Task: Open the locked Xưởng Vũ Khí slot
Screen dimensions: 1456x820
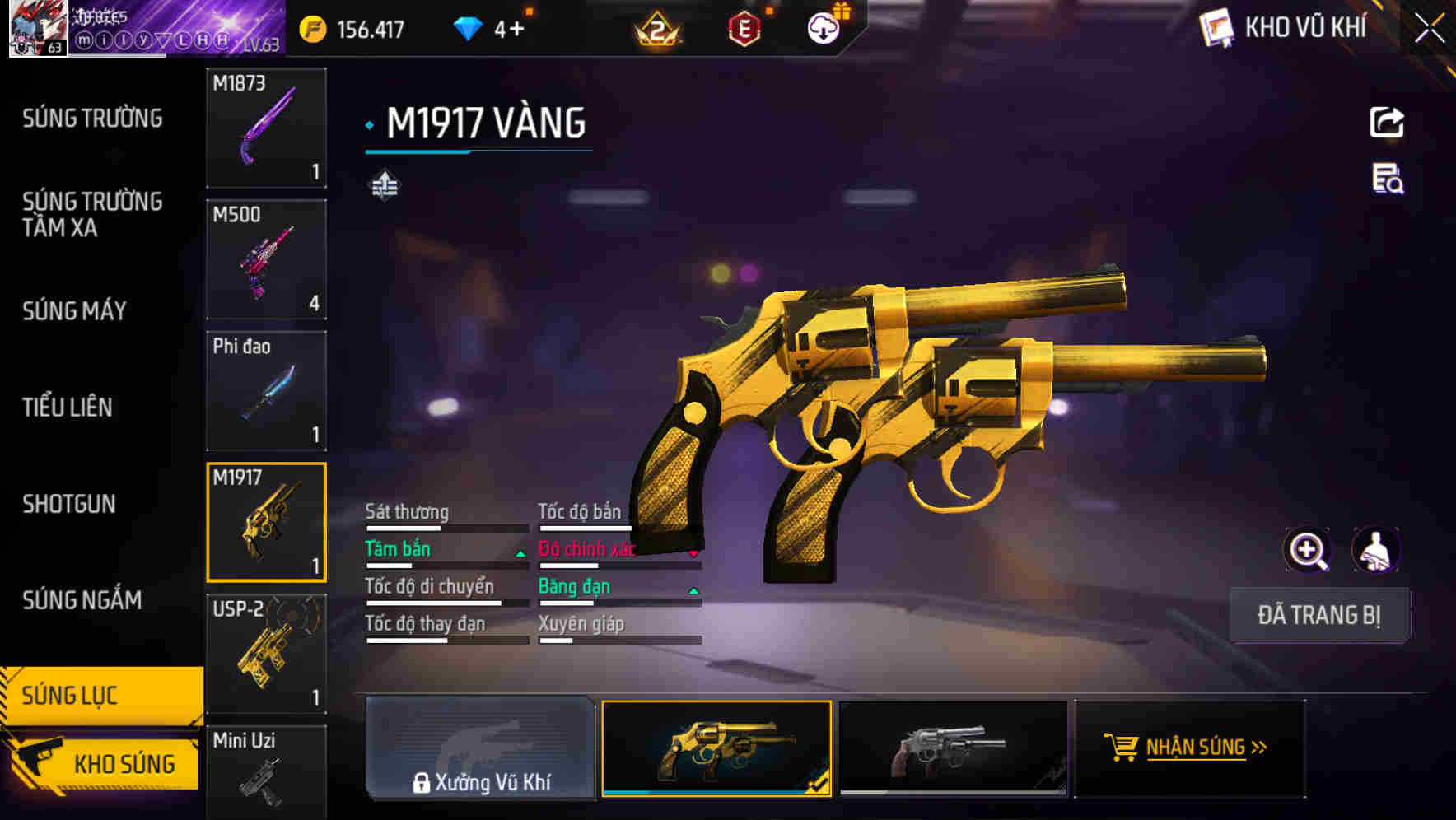Action: click(481, 748)
